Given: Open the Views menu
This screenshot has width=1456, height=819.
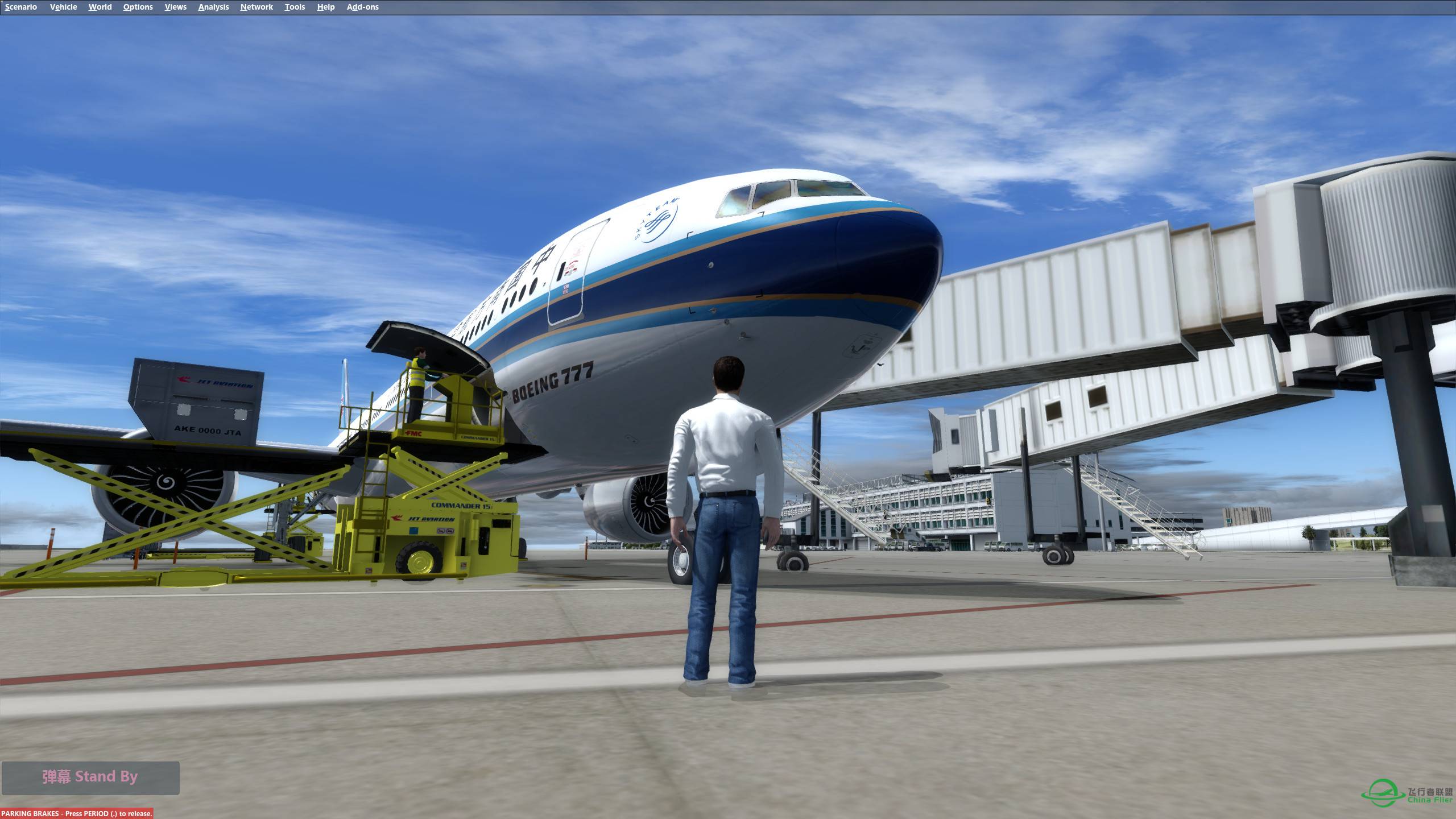Looking at the screenshot, I should point(175,7).
